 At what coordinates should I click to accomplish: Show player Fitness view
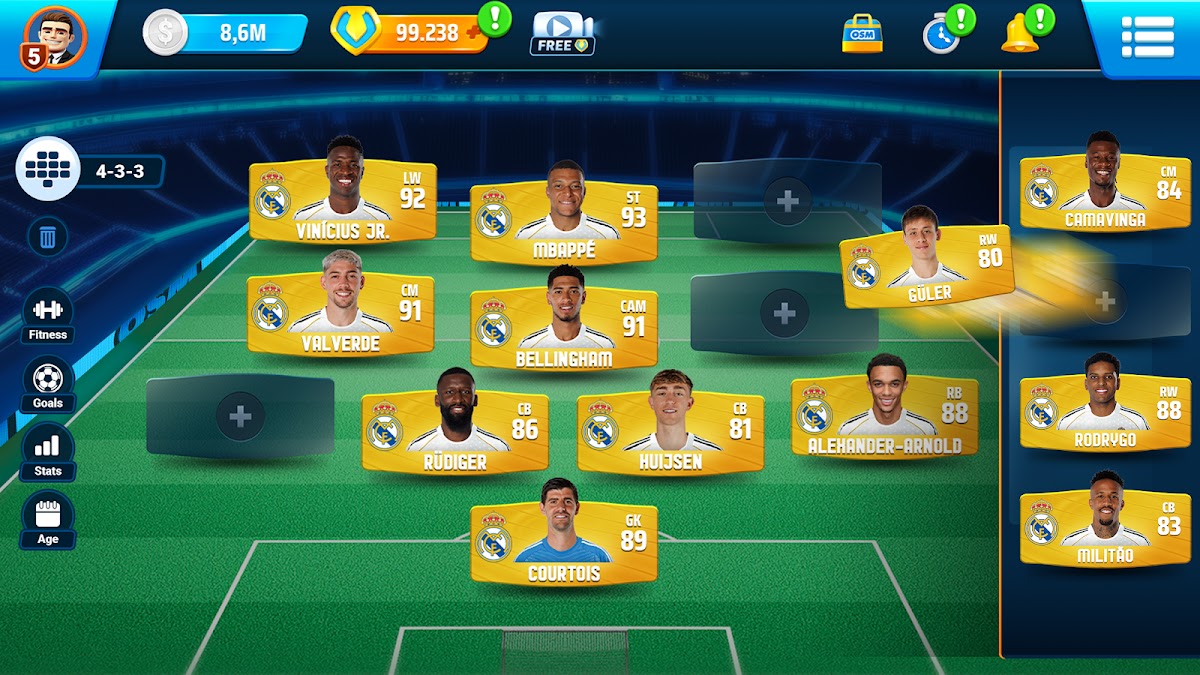[x=48, y=316]
